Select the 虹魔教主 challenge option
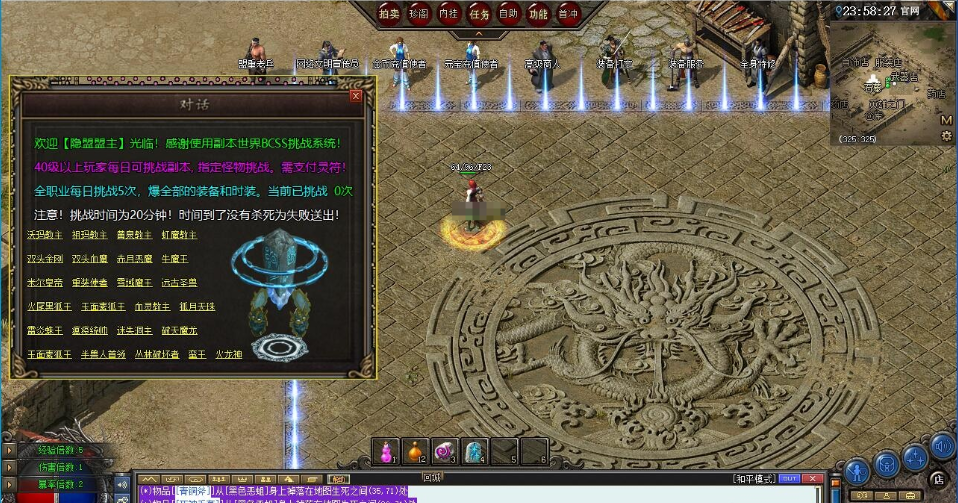958x503 pixels. click(179, 235)
